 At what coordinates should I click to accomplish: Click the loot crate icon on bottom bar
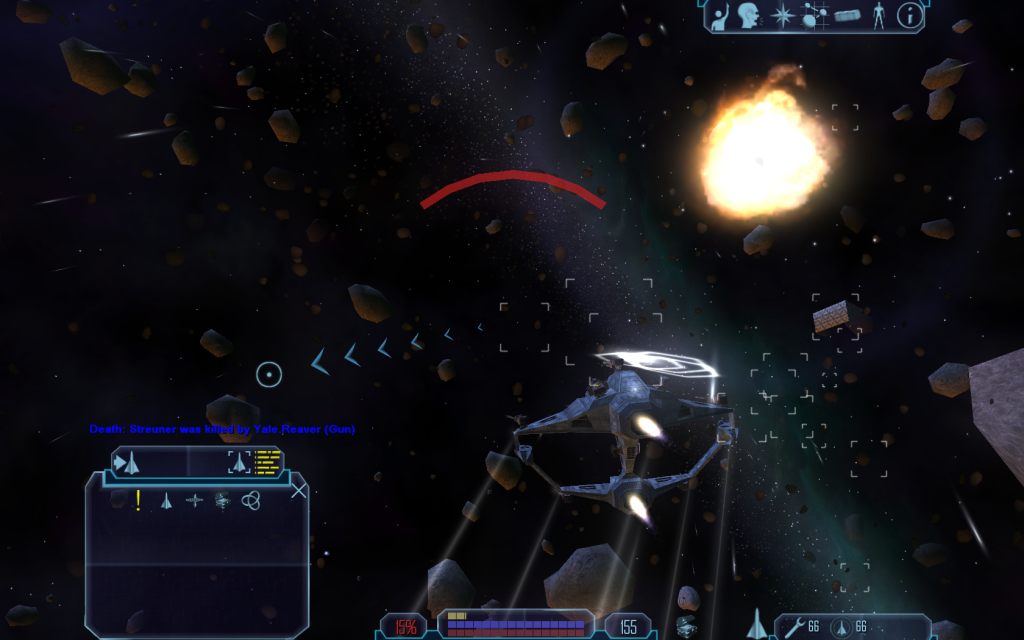tap(686, 627)
